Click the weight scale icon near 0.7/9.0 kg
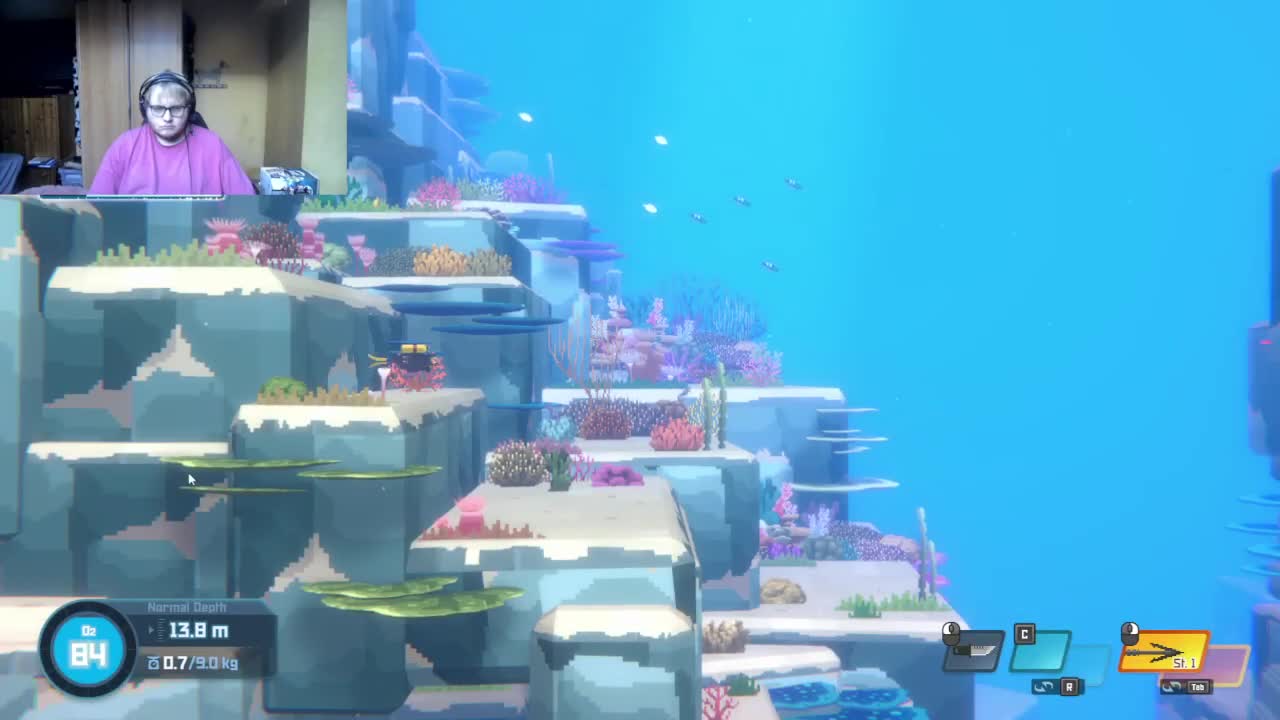This screenshot has height=720, width=1280. click(x=153, y=662)
